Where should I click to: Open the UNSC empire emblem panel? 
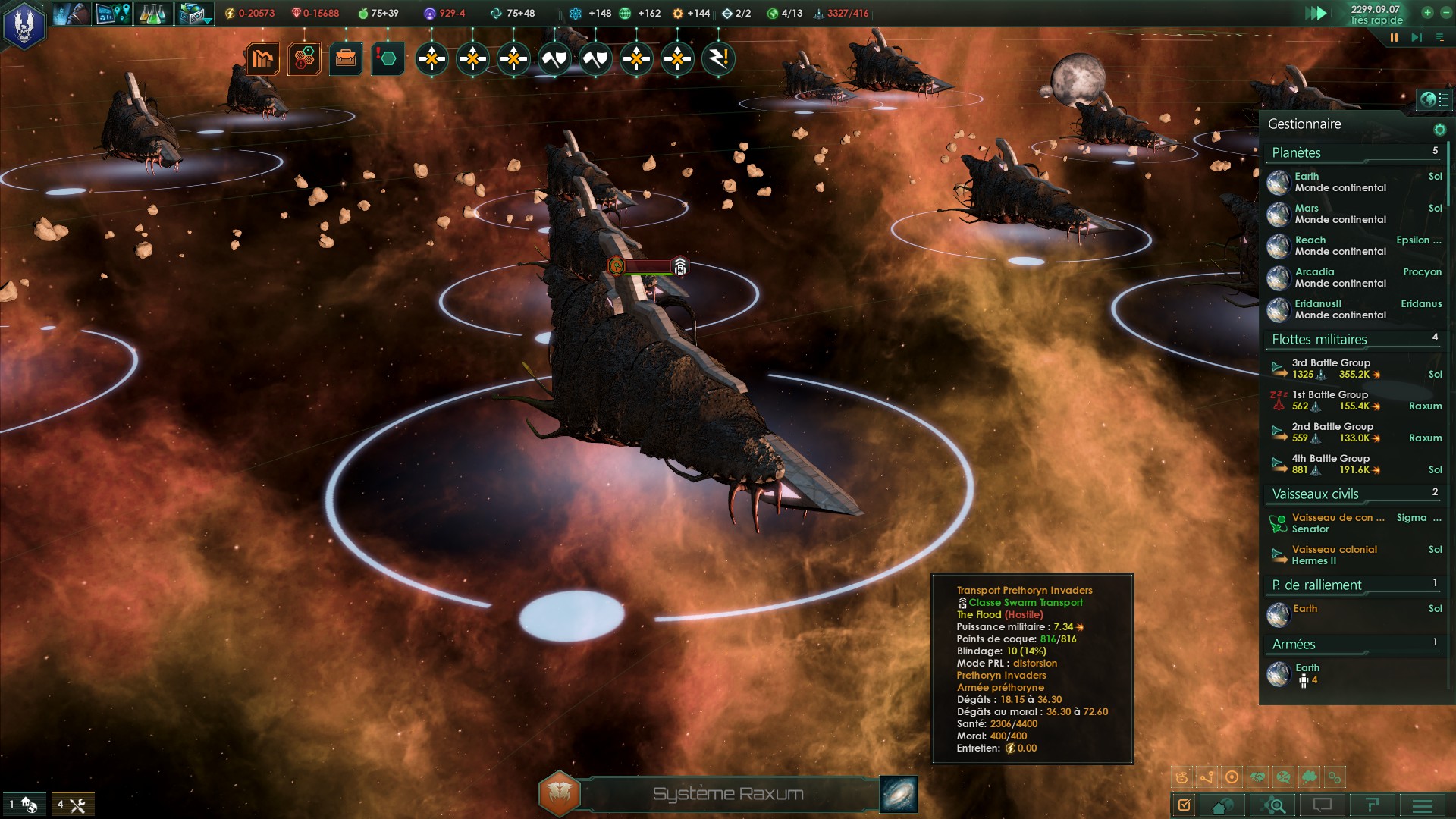24,24
